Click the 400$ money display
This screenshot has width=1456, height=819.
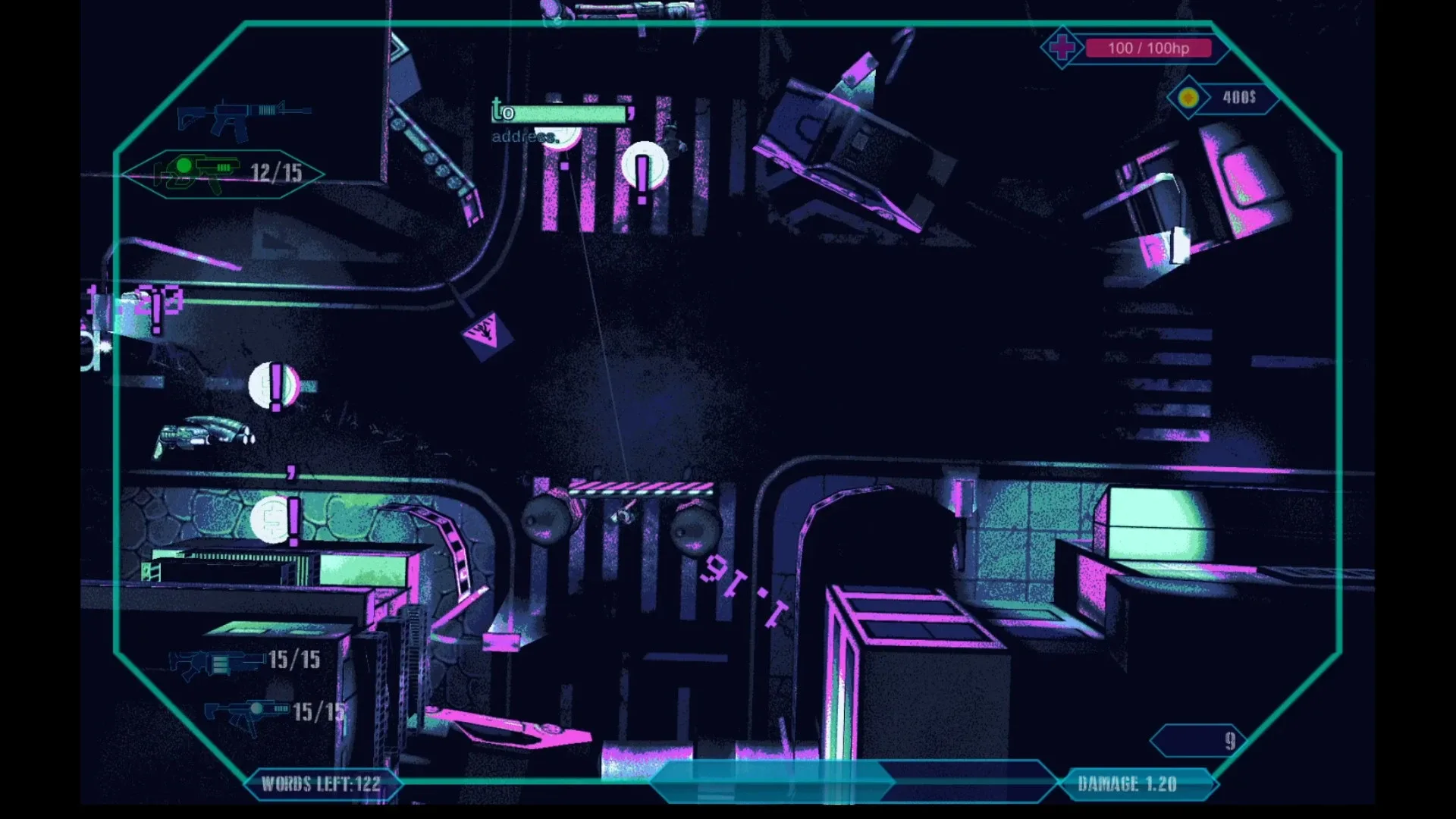click(x=1239, y=96)
